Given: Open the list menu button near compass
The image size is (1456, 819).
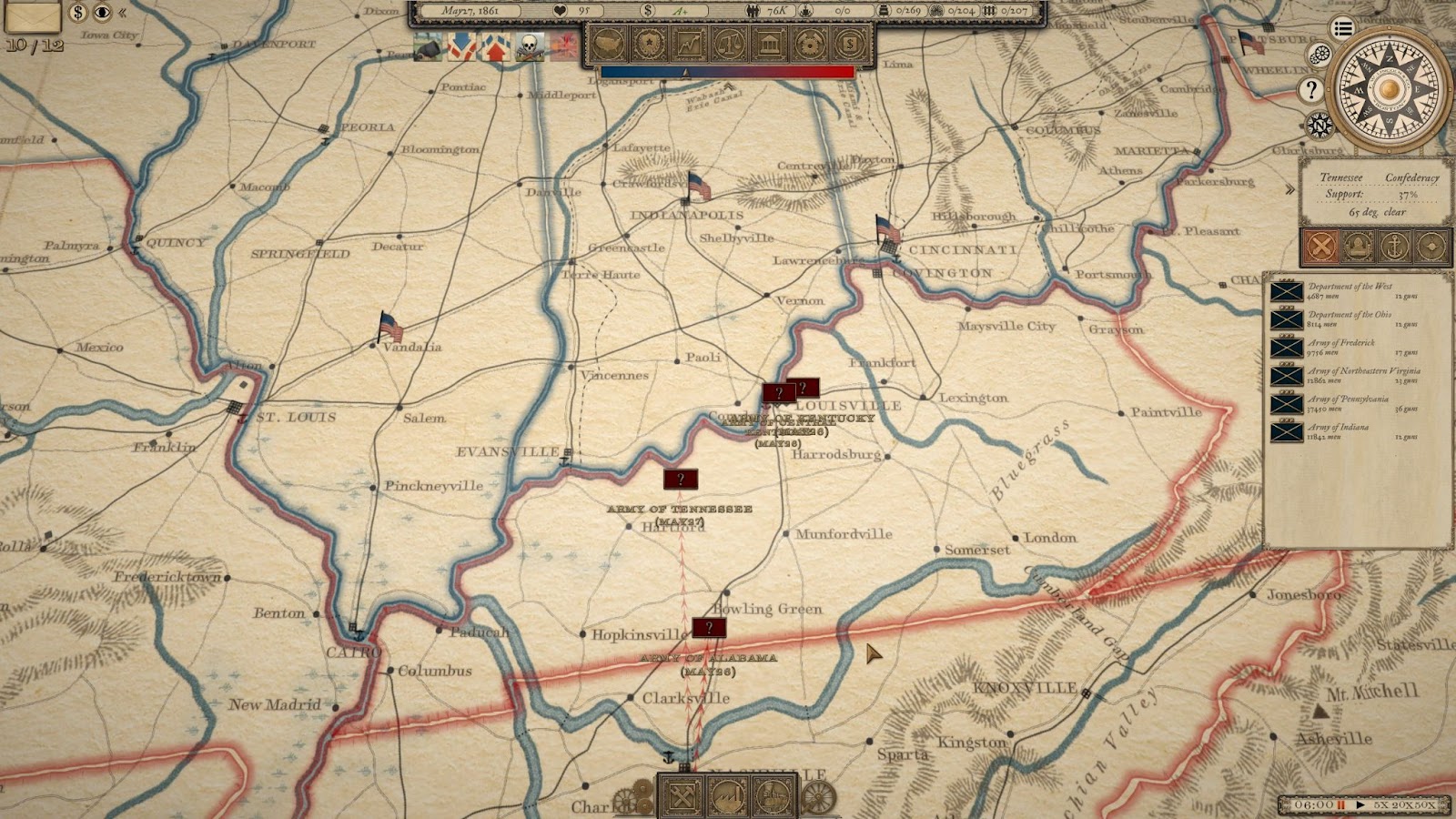Looking at the screenshot, I should [1342, 28].
